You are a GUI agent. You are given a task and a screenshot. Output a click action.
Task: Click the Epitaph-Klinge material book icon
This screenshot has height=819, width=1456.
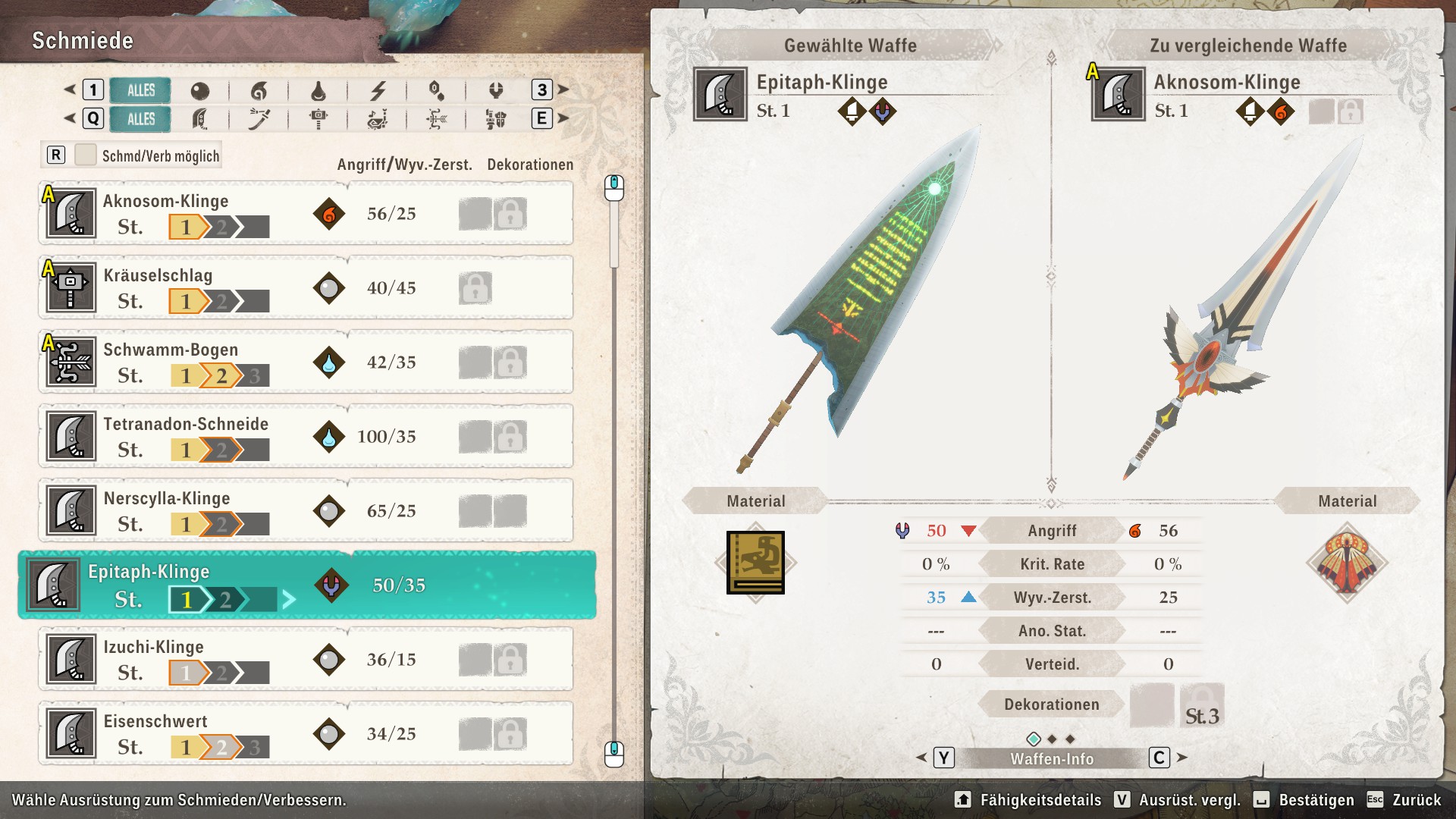[755, 563]
